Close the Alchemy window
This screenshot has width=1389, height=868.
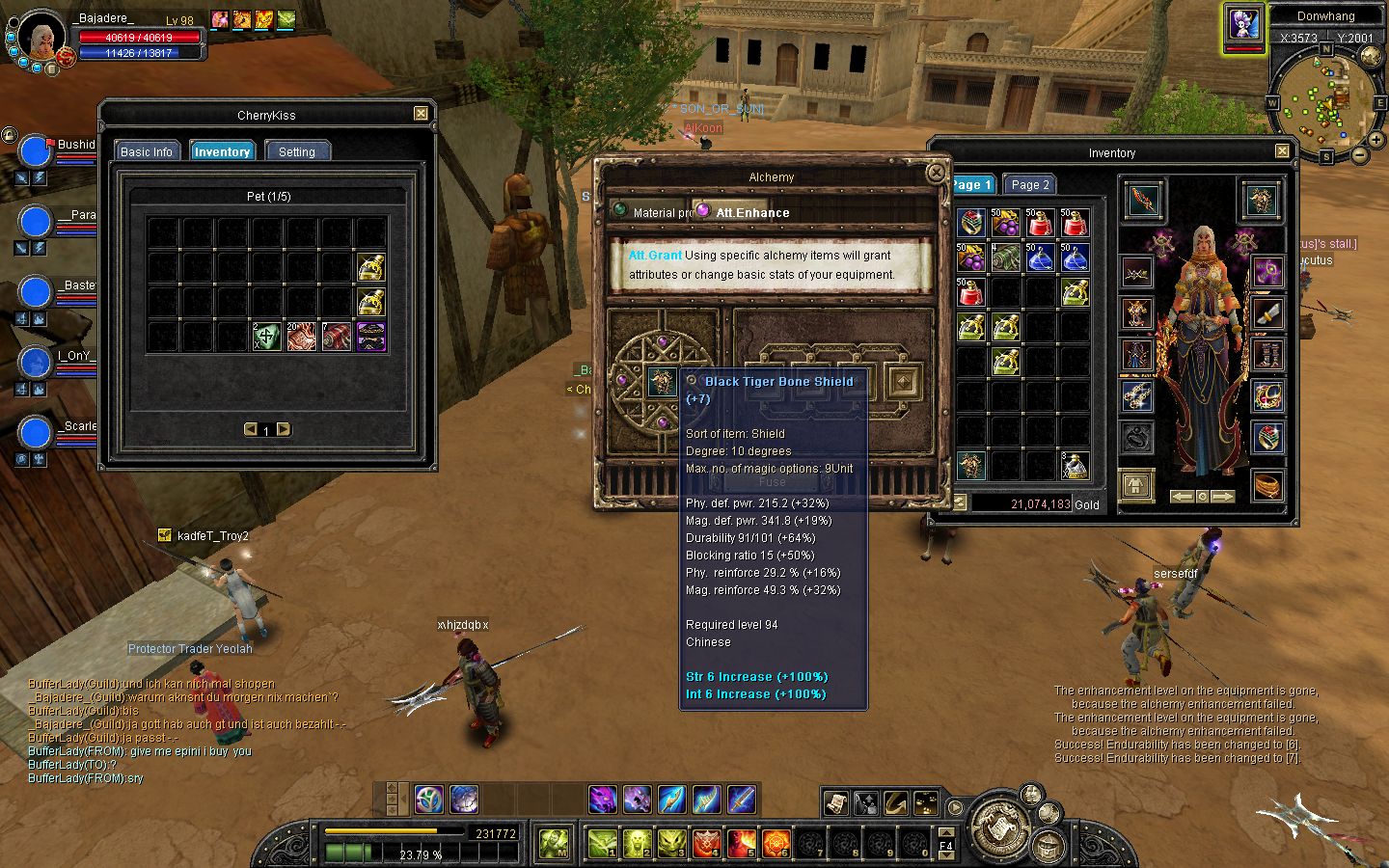[935, 173]
